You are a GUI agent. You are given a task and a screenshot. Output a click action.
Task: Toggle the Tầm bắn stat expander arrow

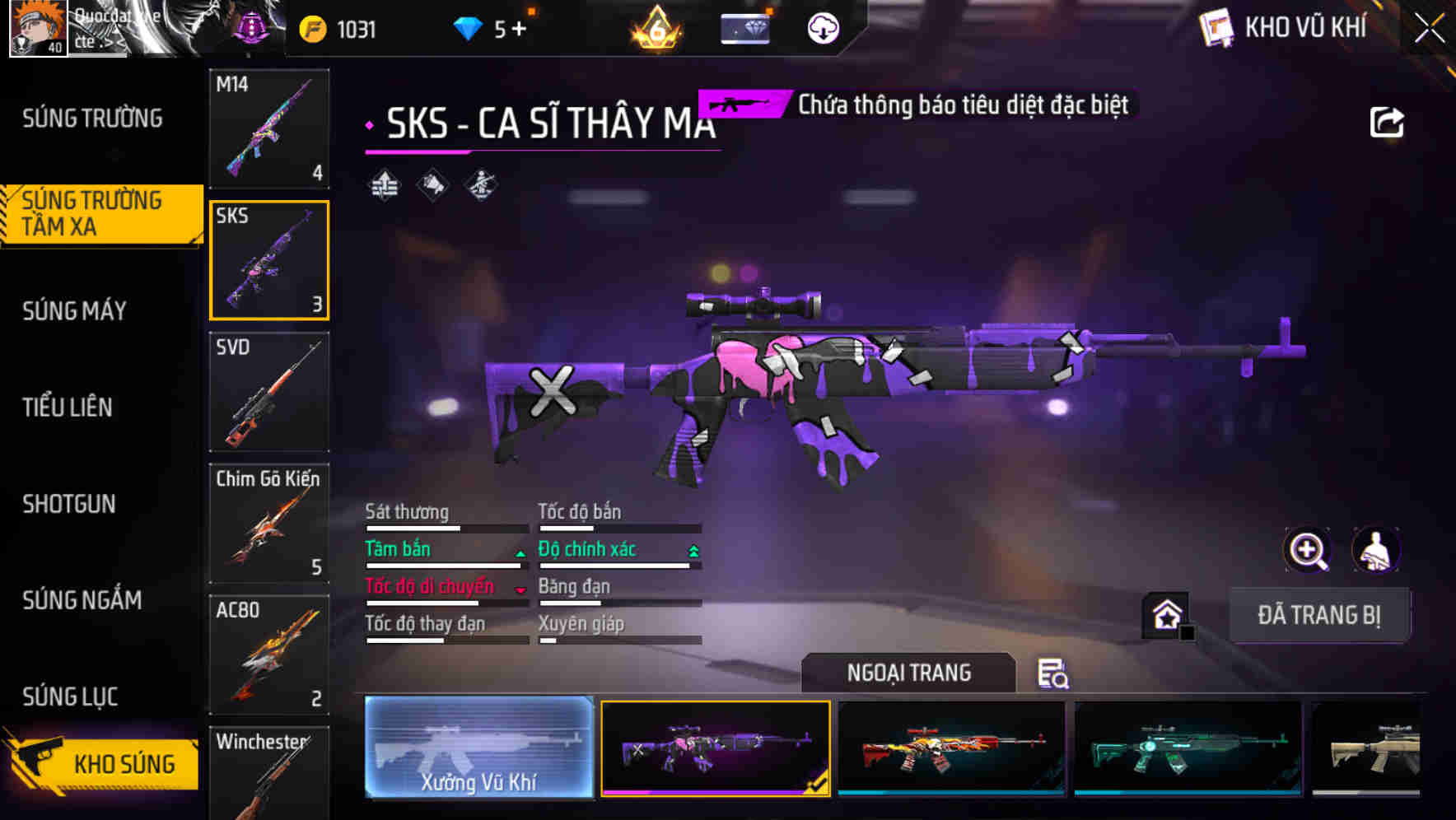[519, 553]
